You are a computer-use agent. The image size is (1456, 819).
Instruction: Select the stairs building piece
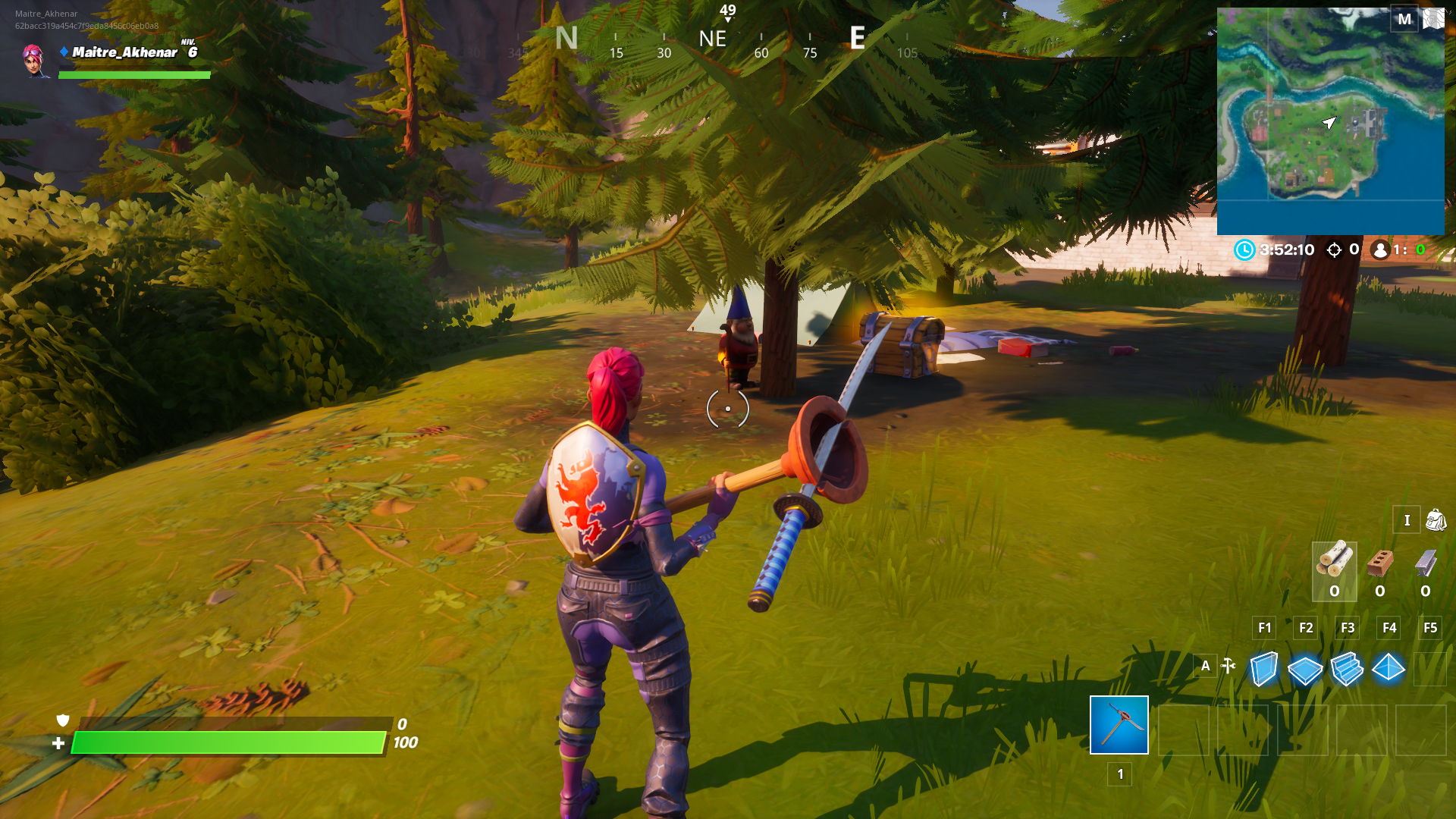pos(1347,669)
